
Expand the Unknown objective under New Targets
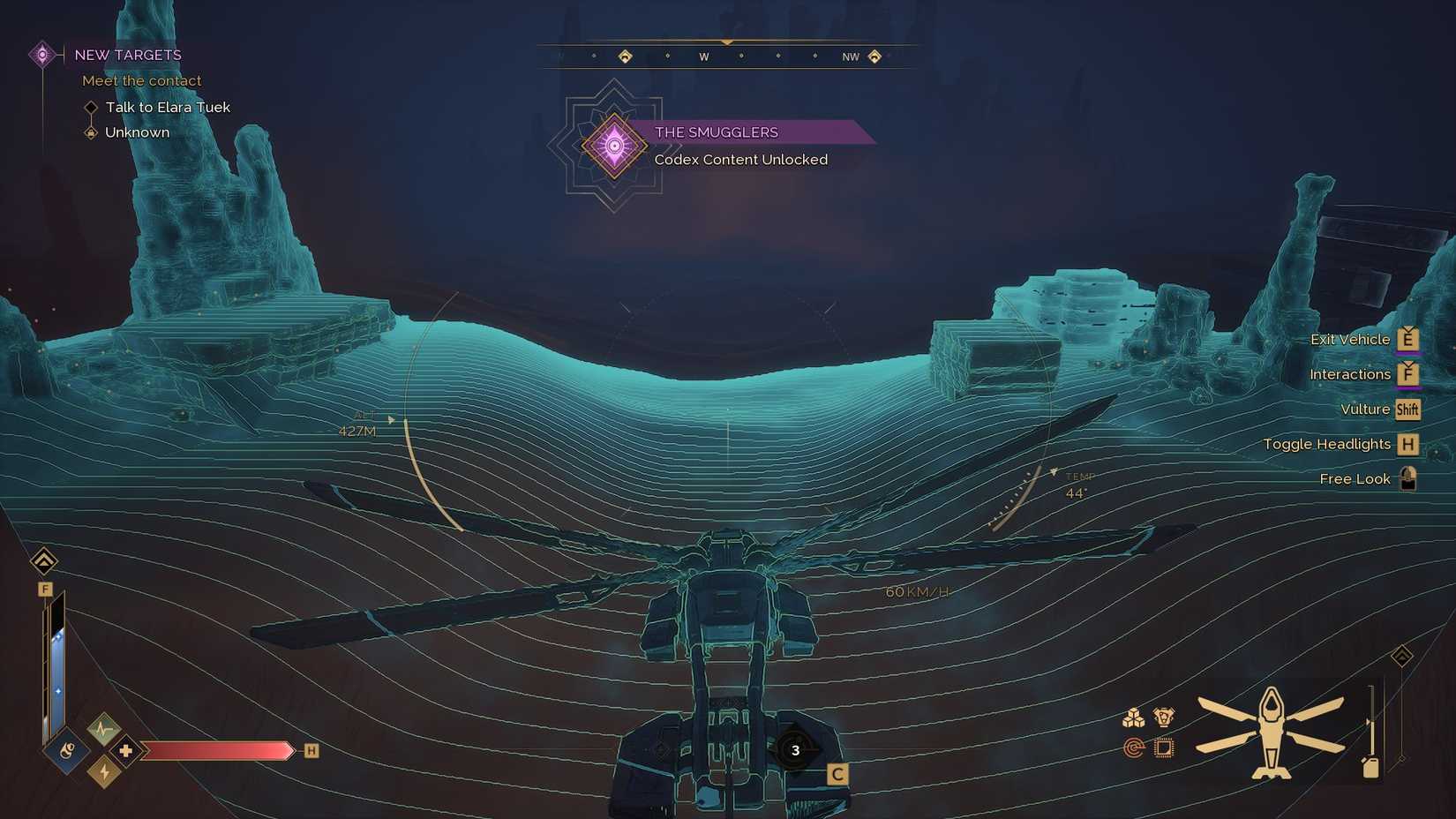137,132
